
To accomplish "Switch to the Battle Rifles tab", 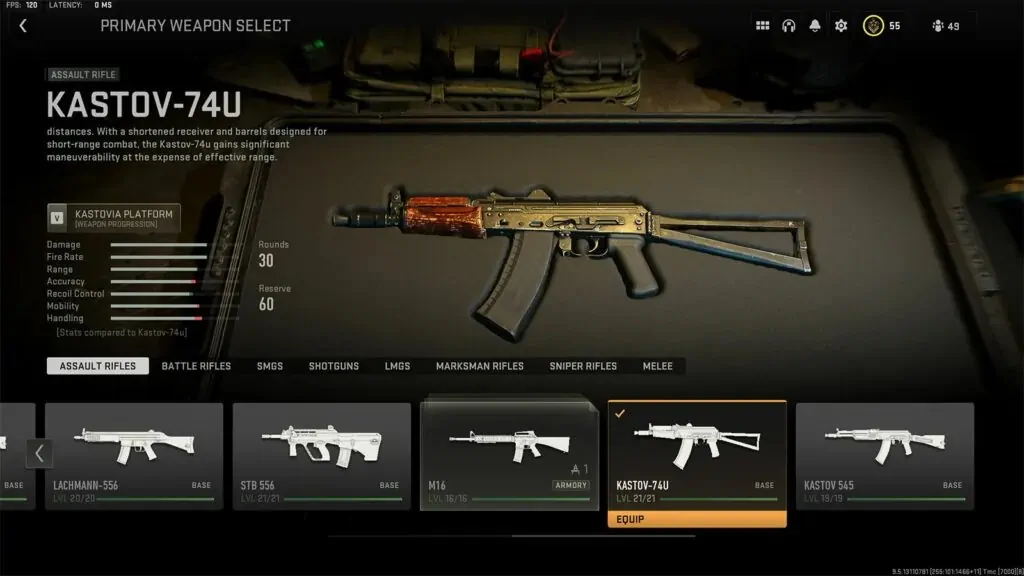I will (x=196, y=366).
